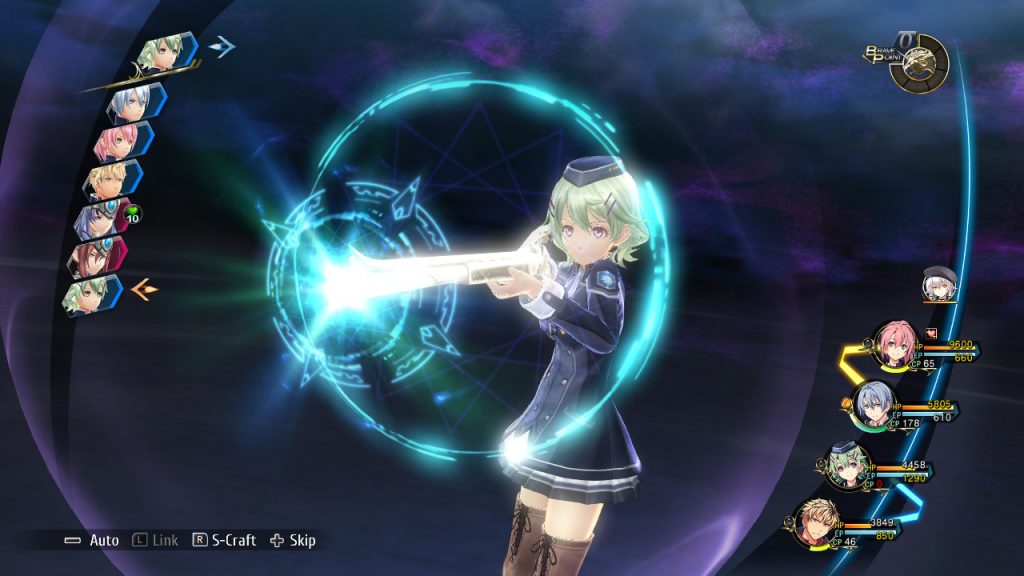Click the green heart 10 turn bonus icon
The image size is (1024, 576).
click(x=133, y=212)
